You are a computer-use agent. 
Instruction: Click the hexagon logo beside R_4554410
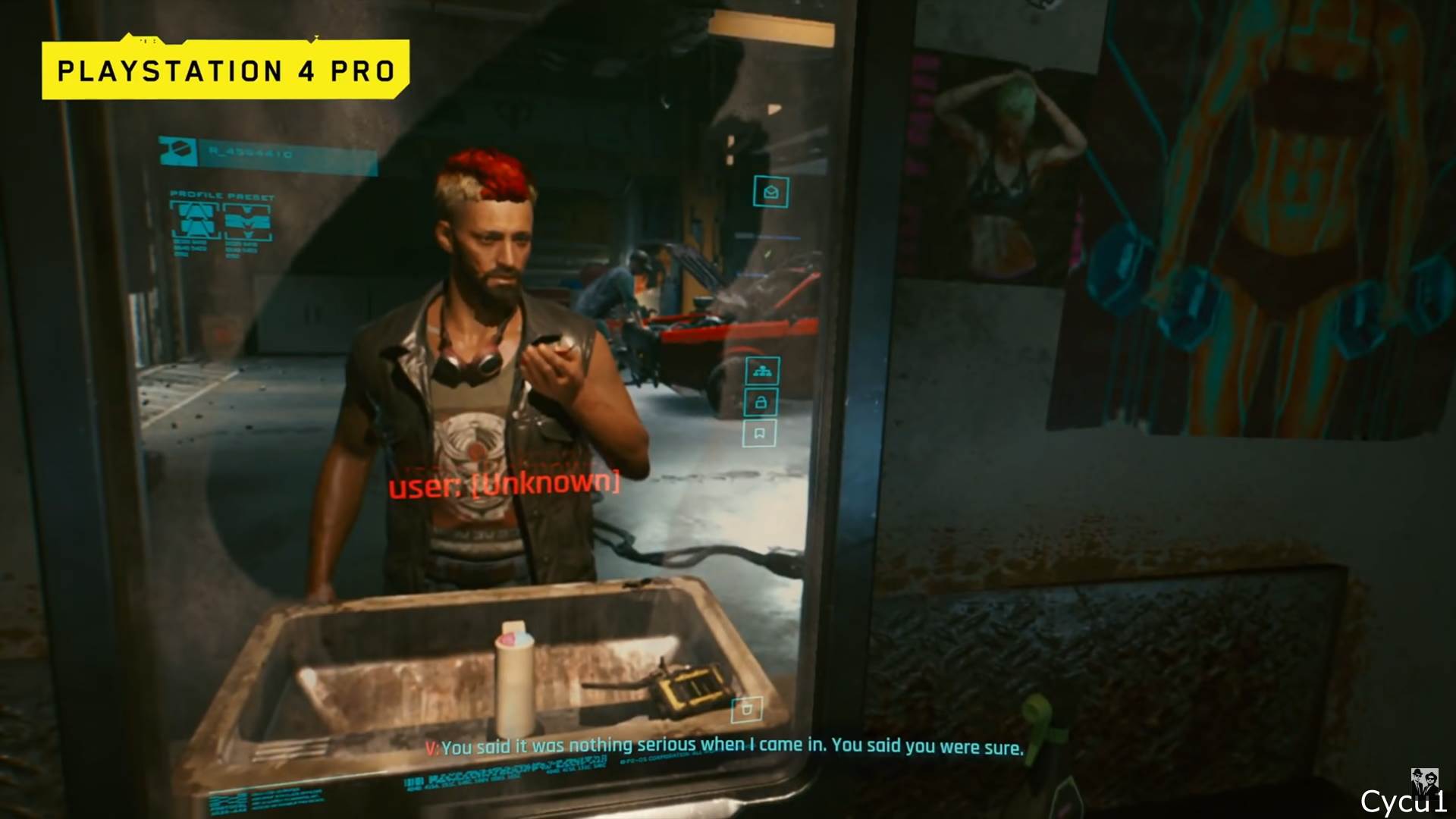(x=180, y=149)
